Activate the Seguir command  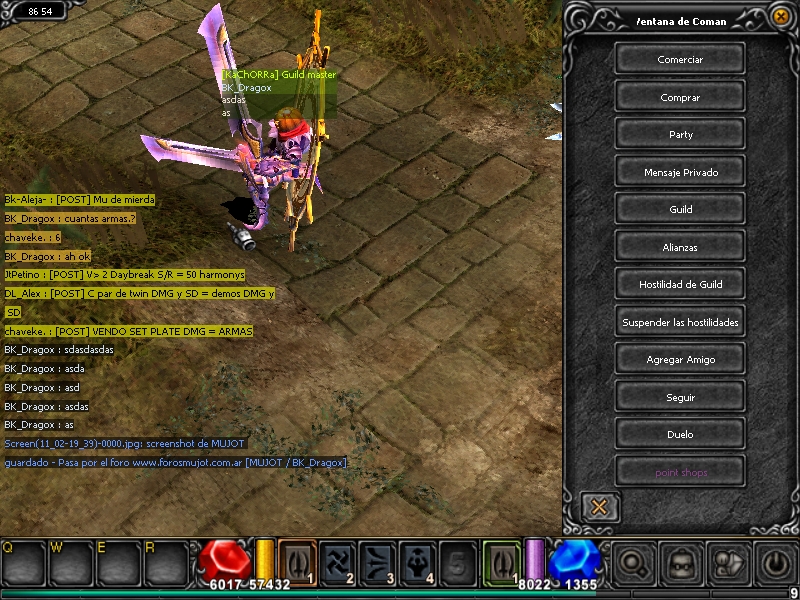(x=680, y=397)
